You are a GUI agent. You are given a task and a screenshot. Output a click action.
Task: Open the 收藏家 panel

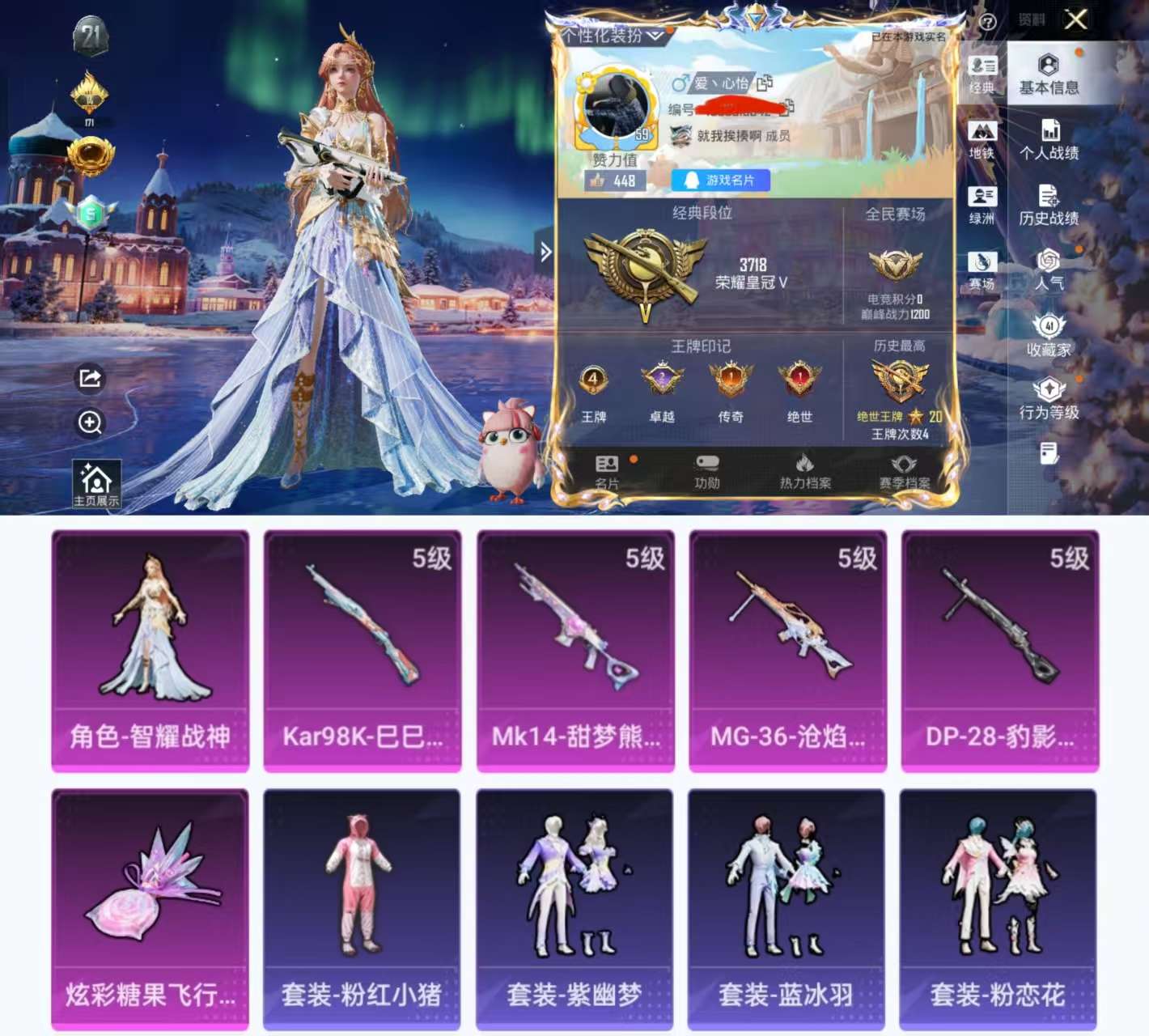[1049, 335]
